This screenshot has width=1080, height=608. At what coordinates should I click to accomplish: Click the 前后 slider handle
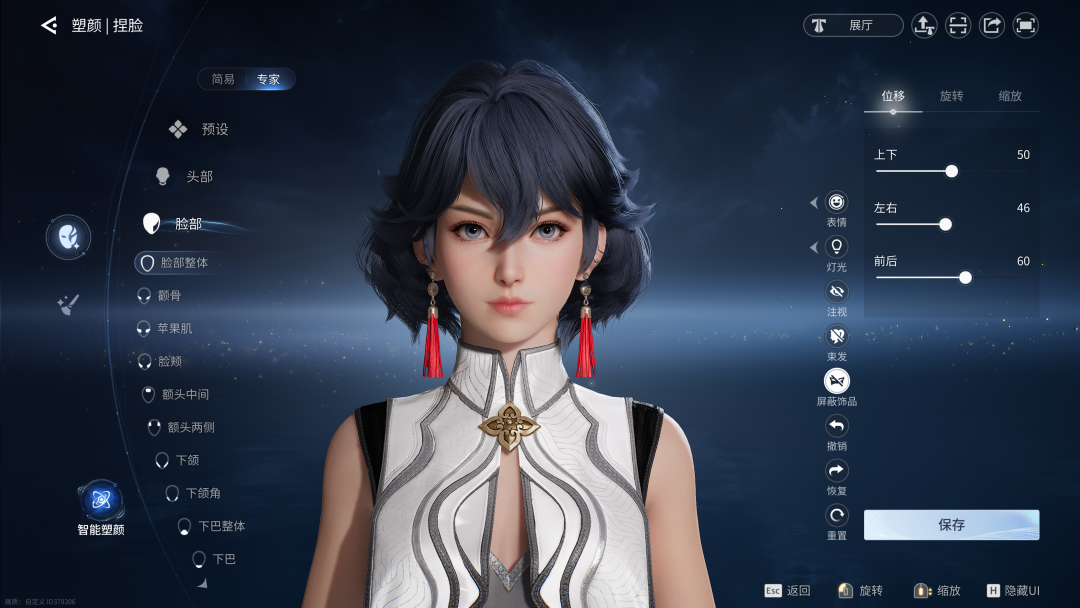[x=965, y=277]
